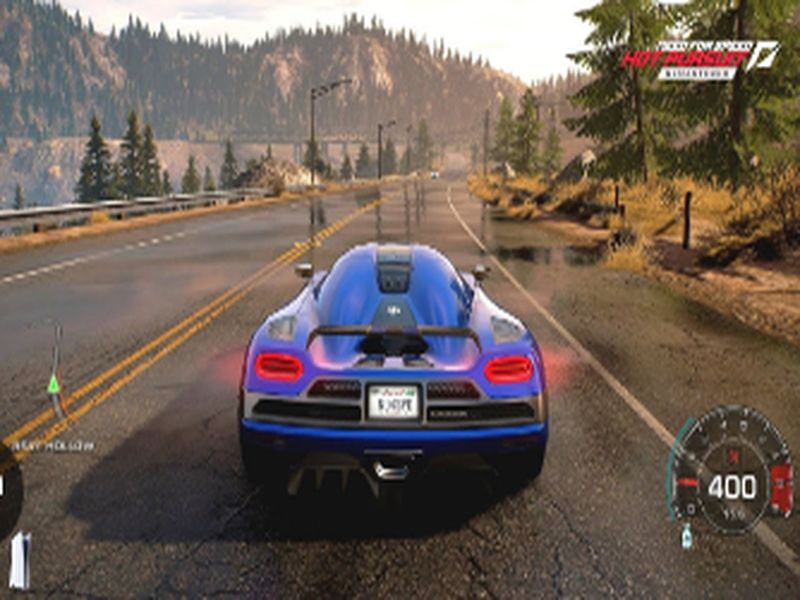The width and height of the screenshot is (800, 600).
Task: Select the green arrow on the route indicator
Action: (x=53, y=383)
